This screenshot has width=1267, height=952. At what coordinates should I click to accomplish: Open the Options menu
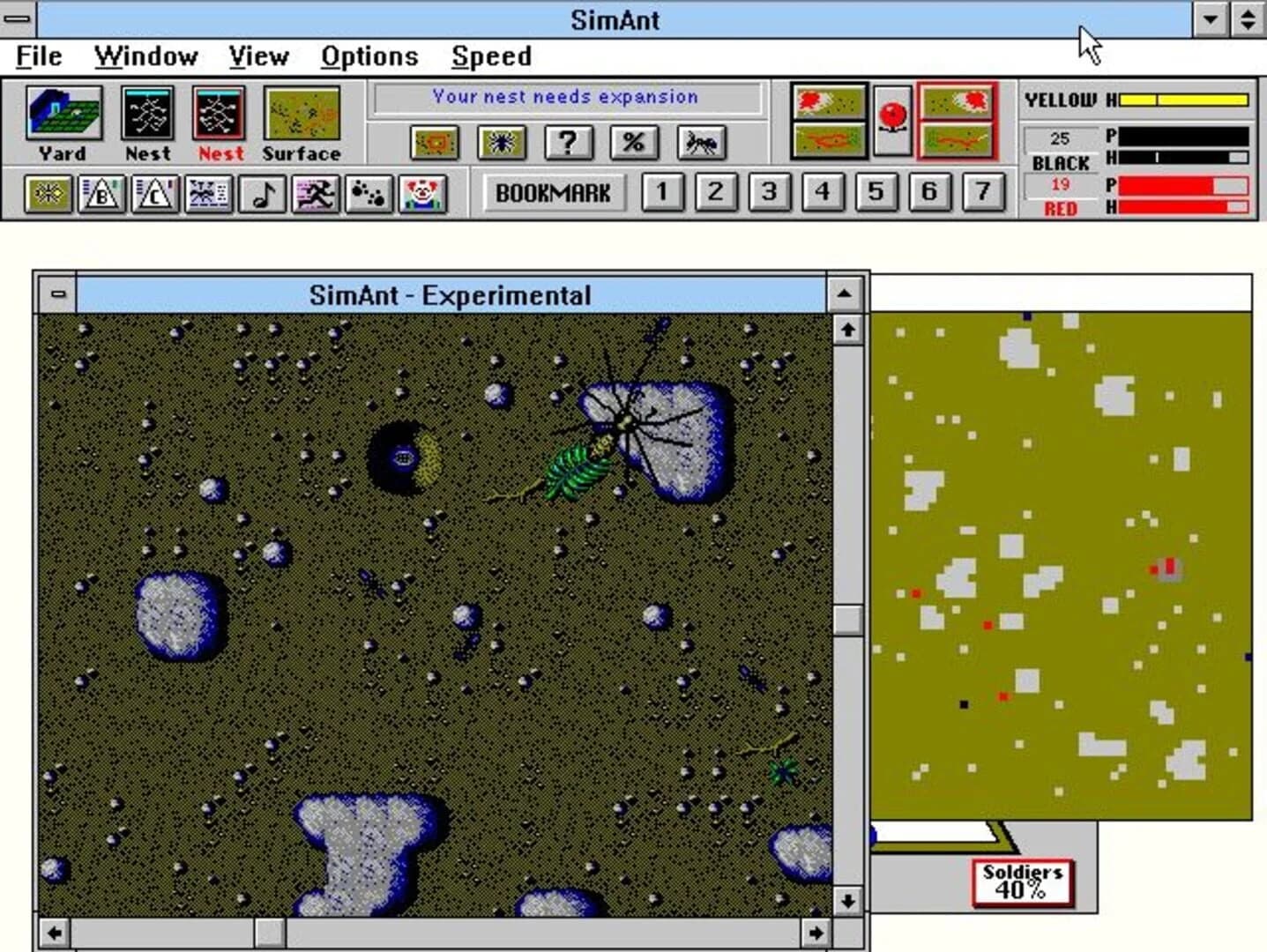pyautogui.click(x=369, y=56)
